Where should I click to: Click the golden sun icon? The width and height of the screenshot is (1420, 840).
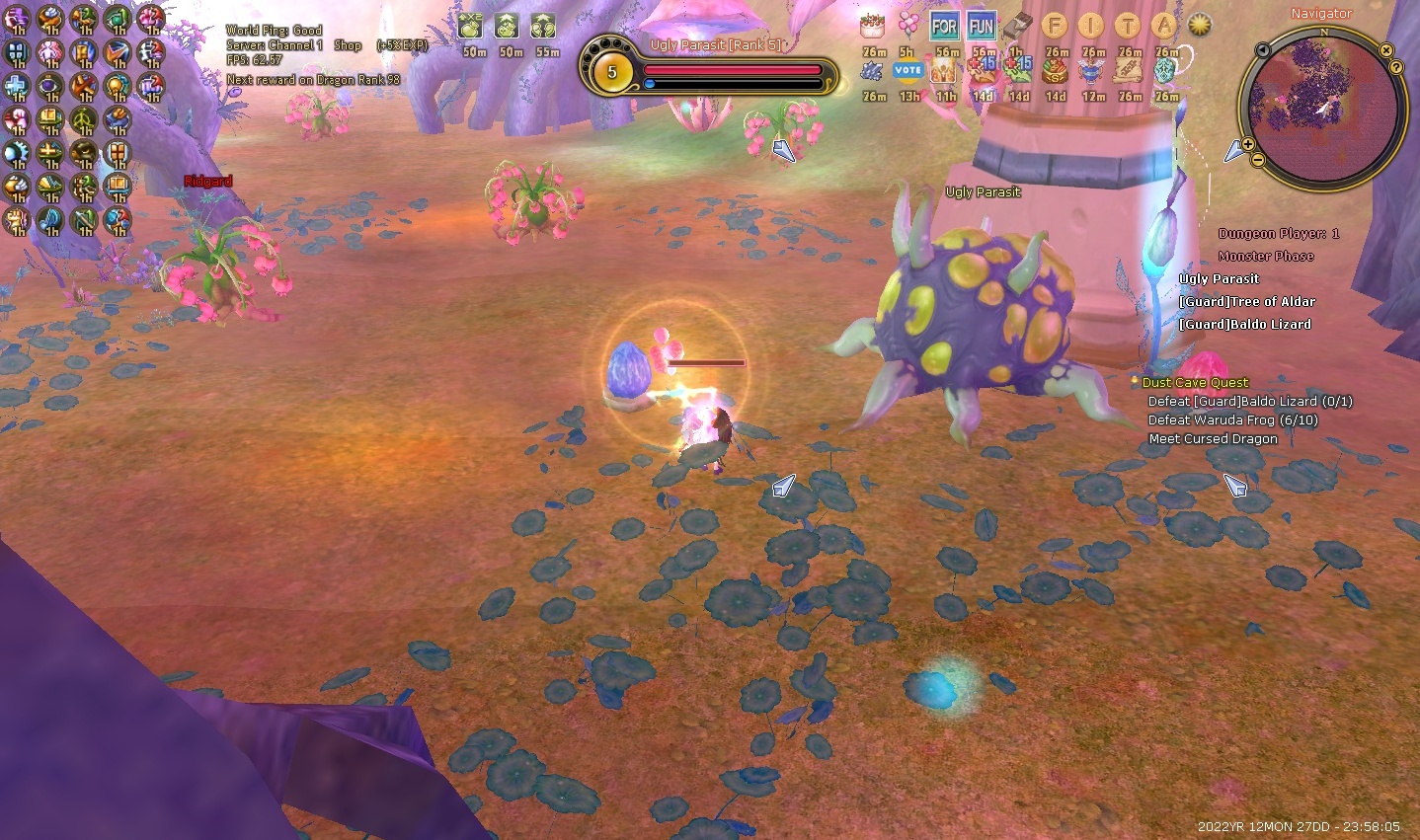[1200, 26]
